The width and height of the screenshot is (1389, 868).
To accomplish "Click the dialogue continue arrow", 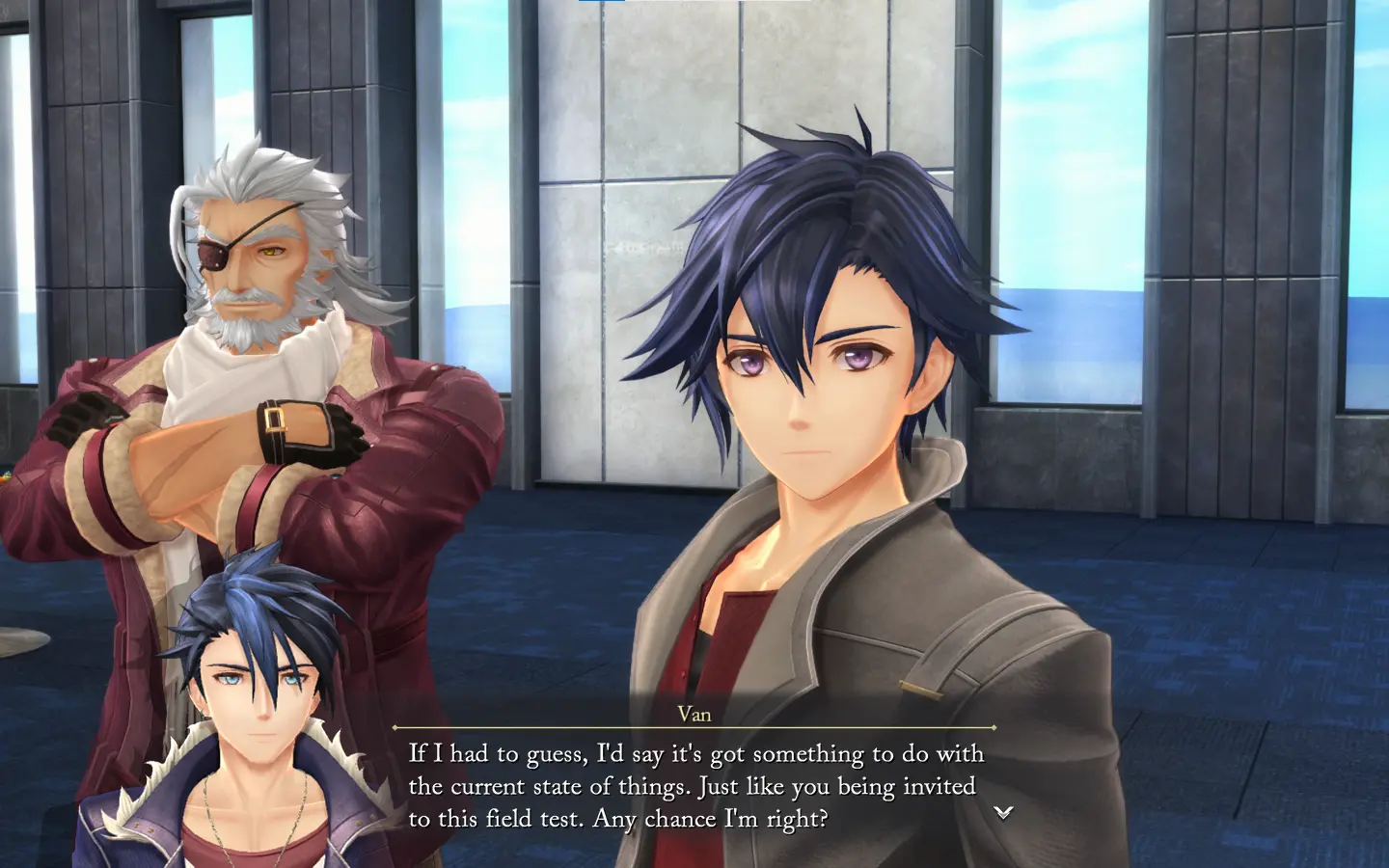I will tap(1003, 812).
